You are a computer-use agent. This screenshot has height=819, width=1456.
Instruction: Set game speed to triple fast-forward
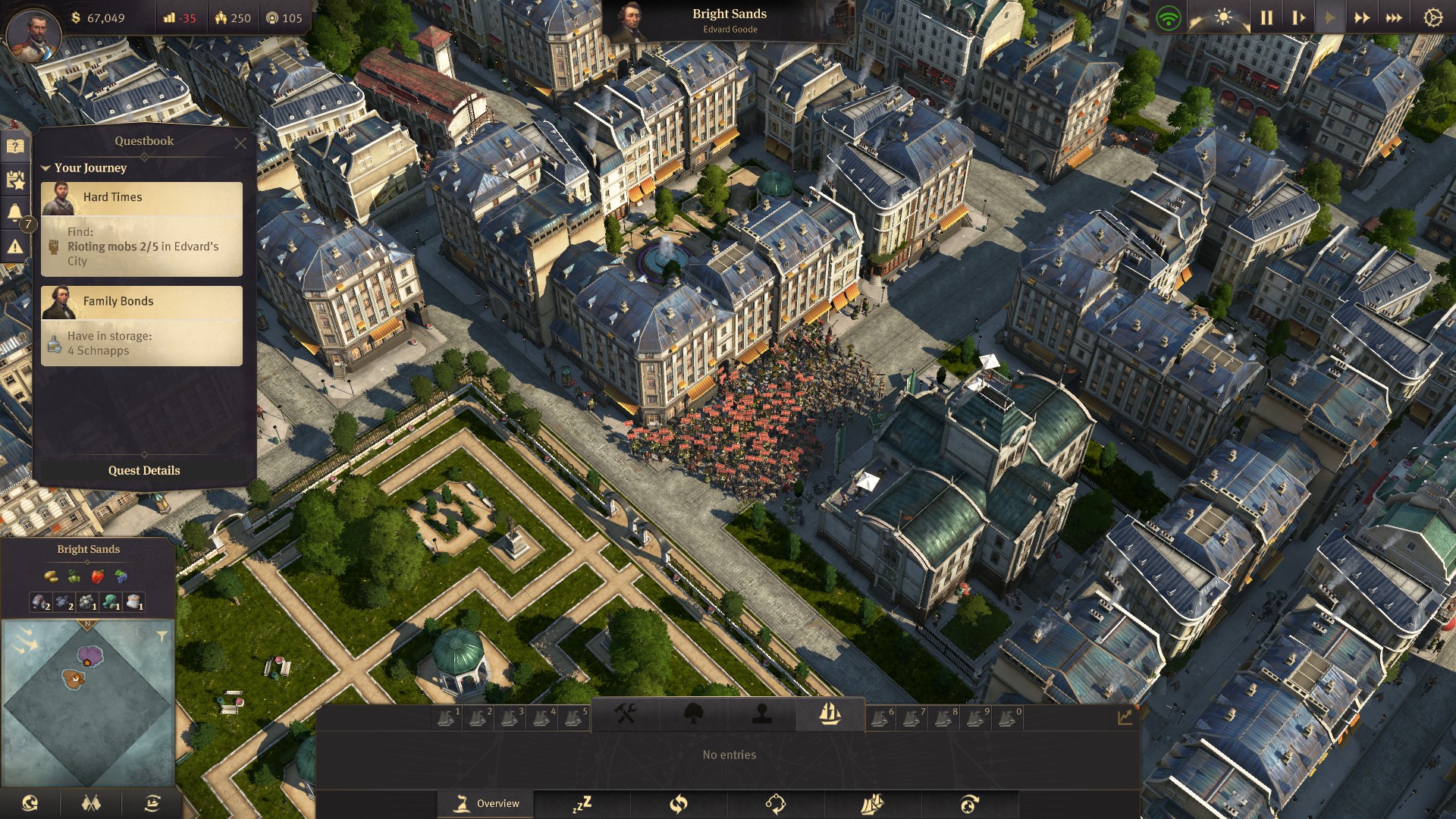[1394, 18]
